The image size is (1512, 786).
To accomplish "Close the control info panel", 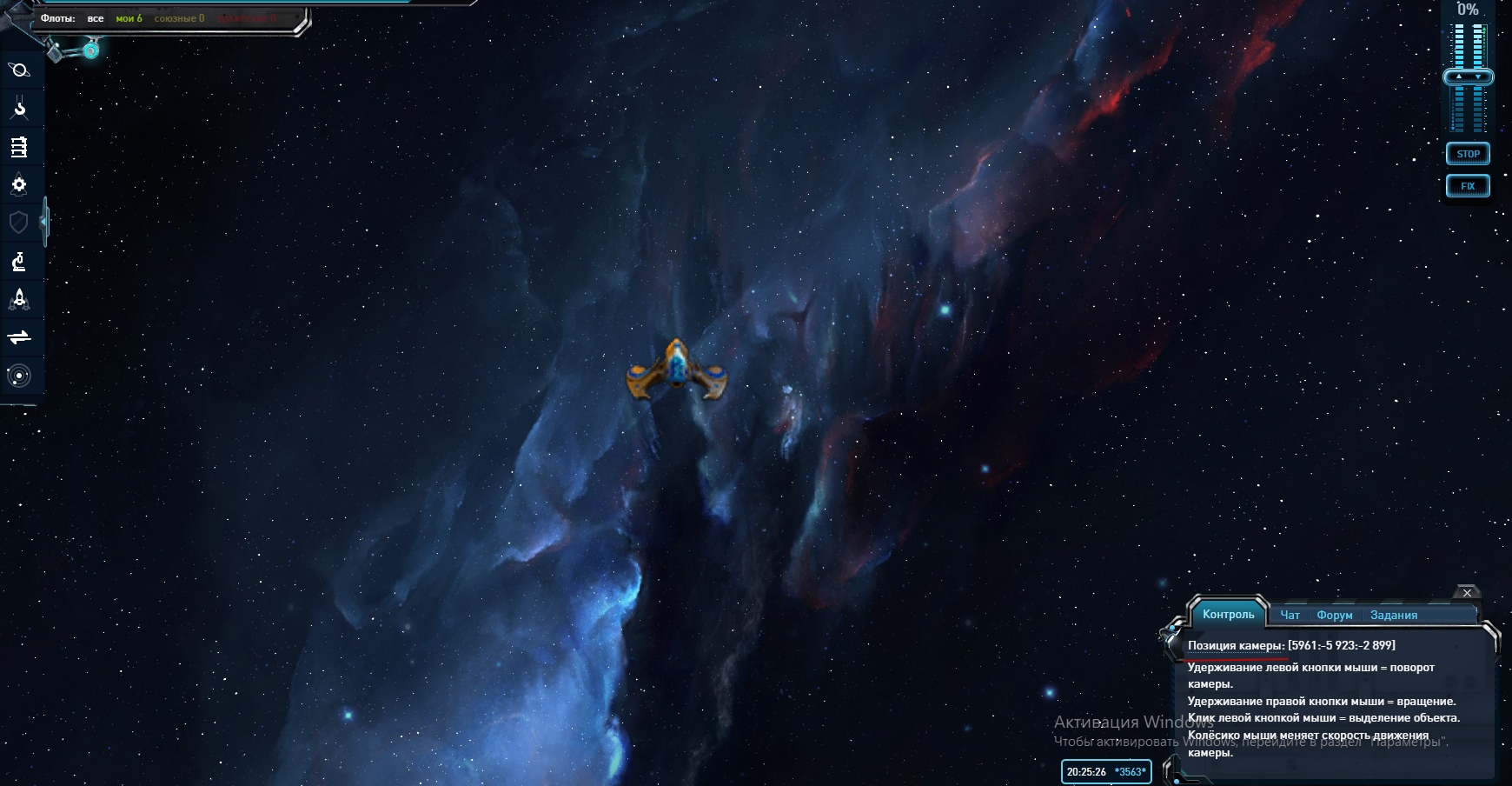I will [1467, 593].
